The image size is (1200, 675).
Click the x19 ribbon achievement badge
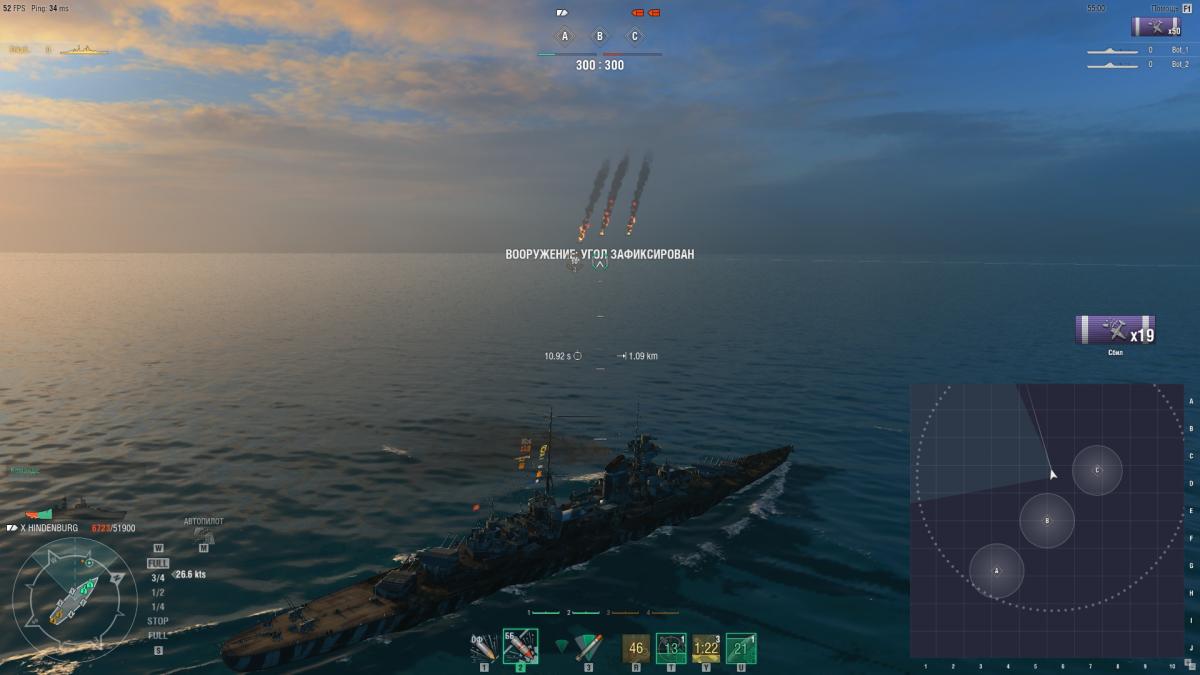coord(1115,330)
